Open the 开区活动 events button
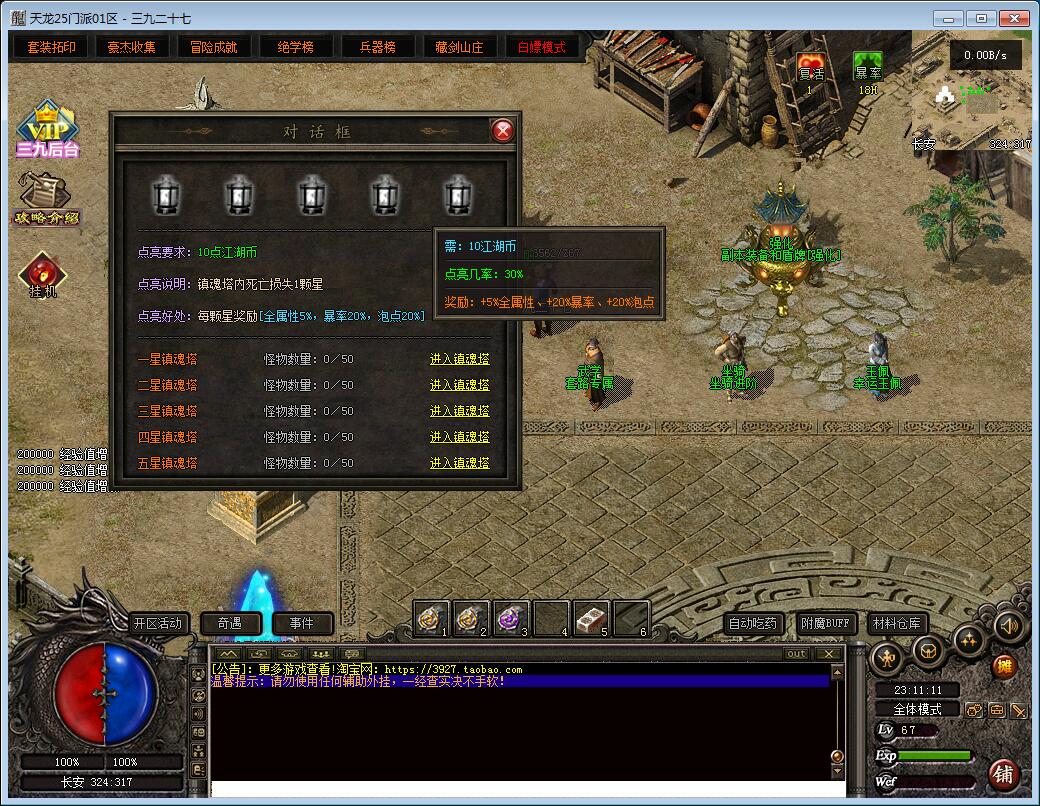 click(158, 623)
